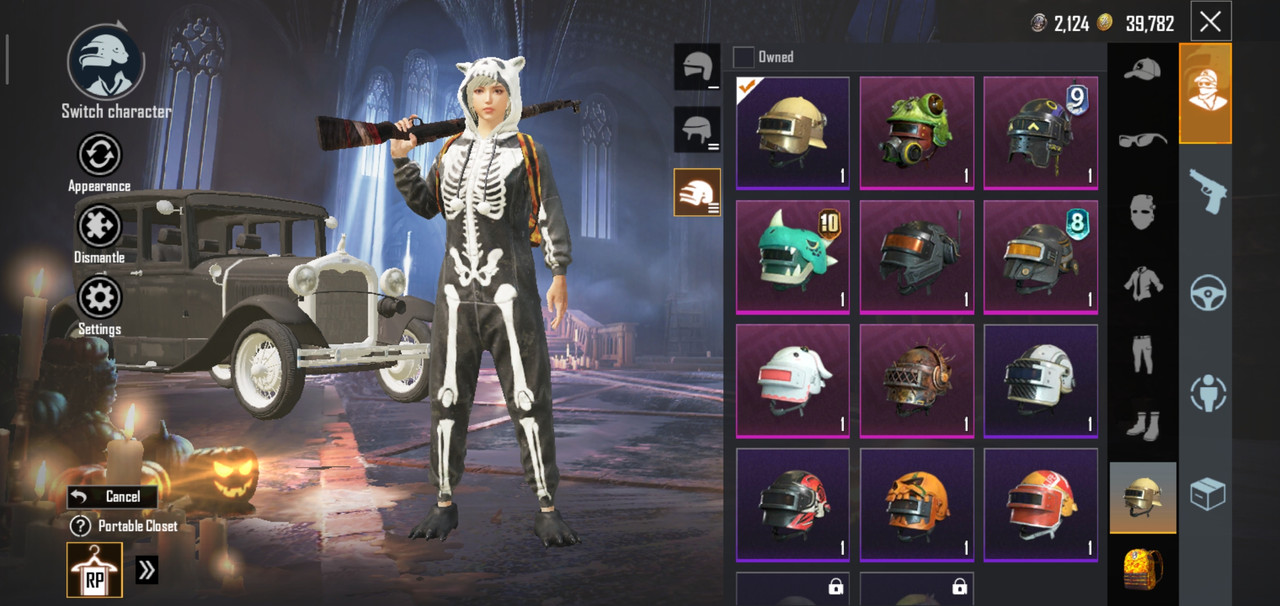Open the supply crate box tab
Viewport: 1280px width, 606px height.
[1207, 494]
